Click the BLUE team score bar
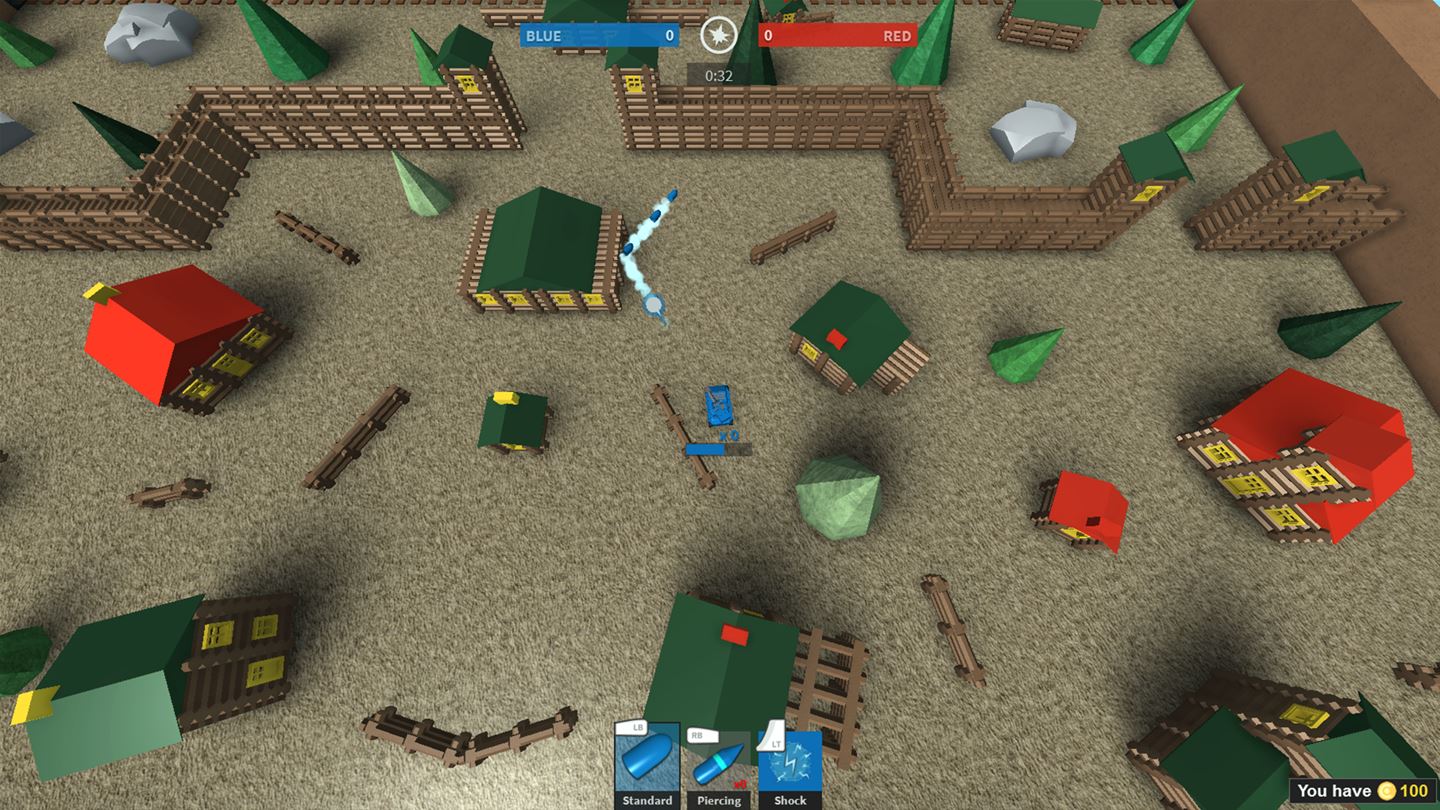The image size is (1440, 810). point(600,35)
